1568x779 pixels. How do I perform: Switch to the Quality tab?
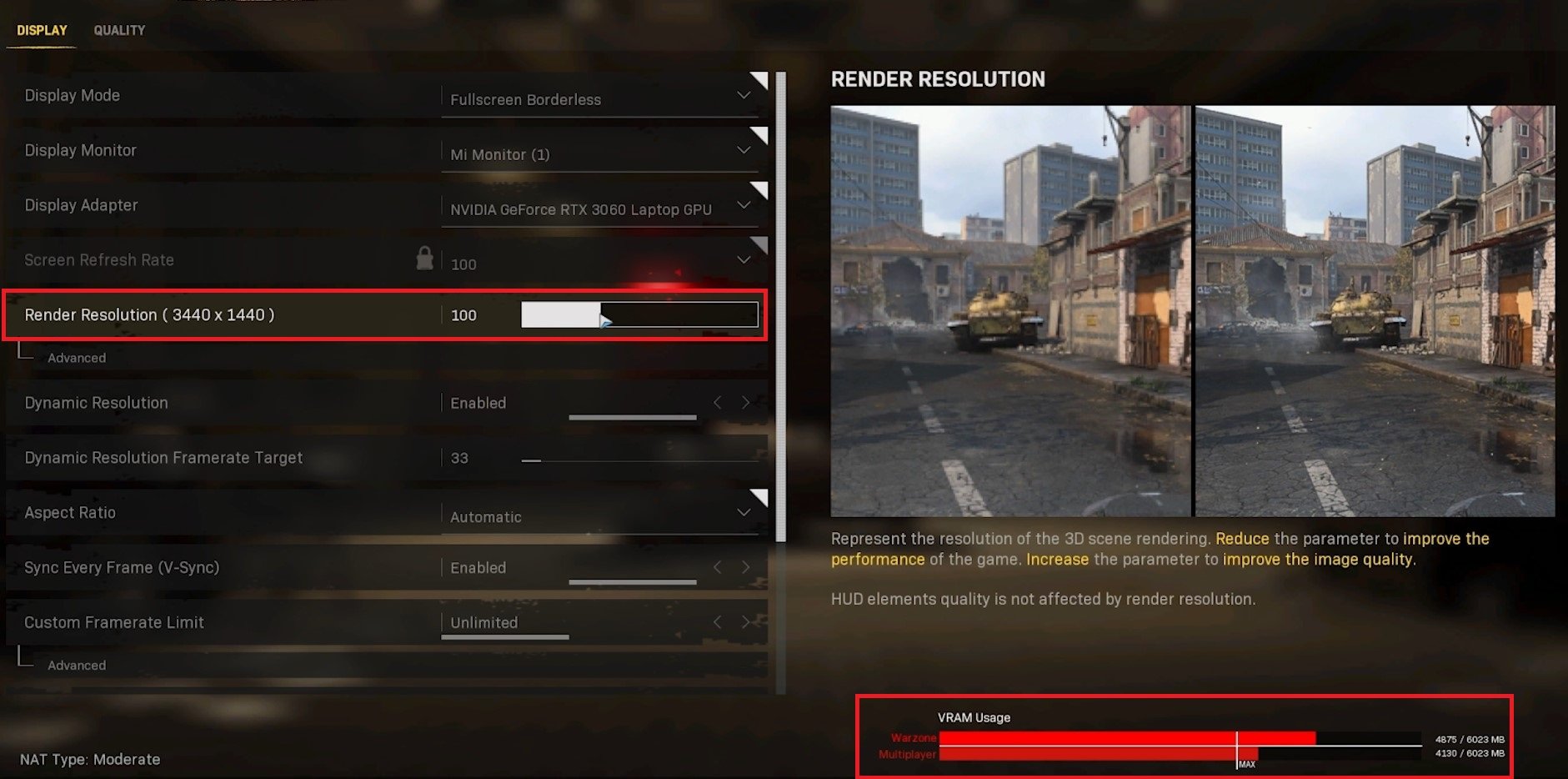119,30
